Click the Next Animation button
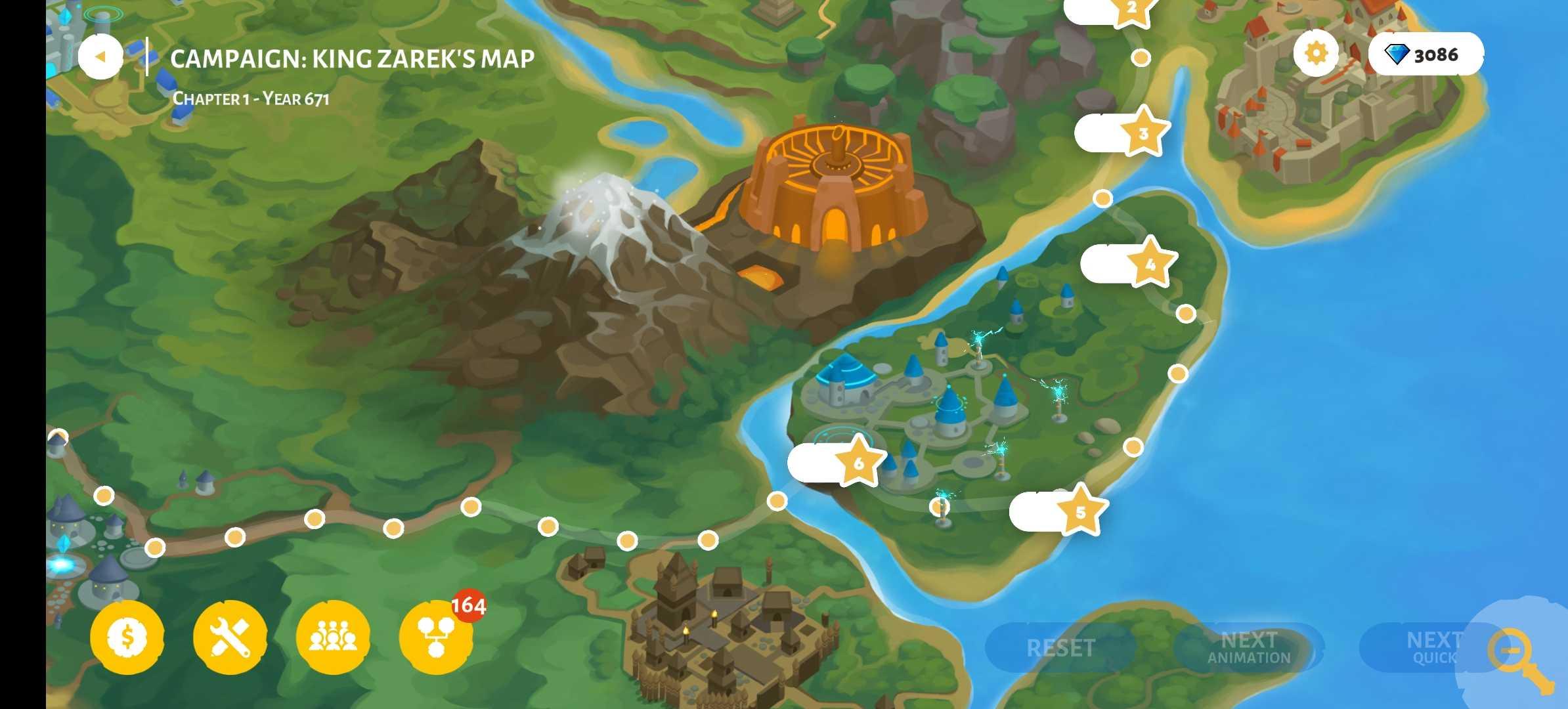1568x709 pixels. (x=1248, y=648)
